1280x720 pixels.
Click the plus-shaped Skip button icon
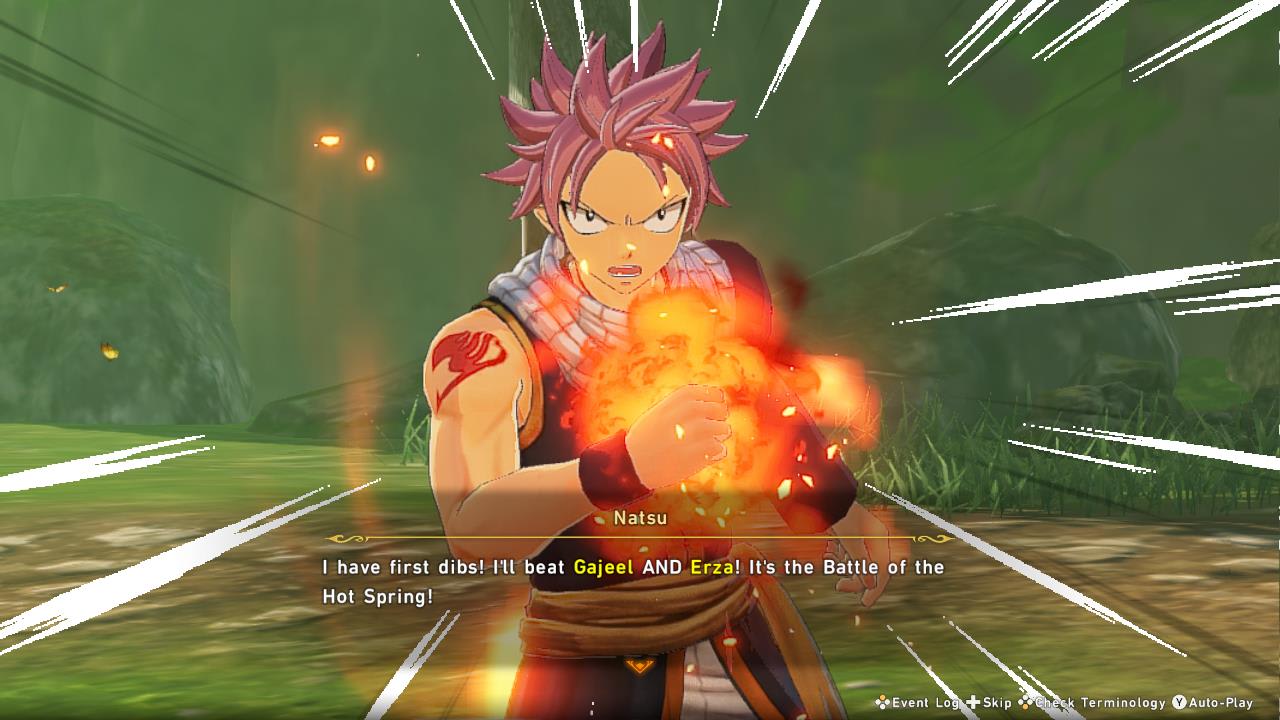click(973, 703)
